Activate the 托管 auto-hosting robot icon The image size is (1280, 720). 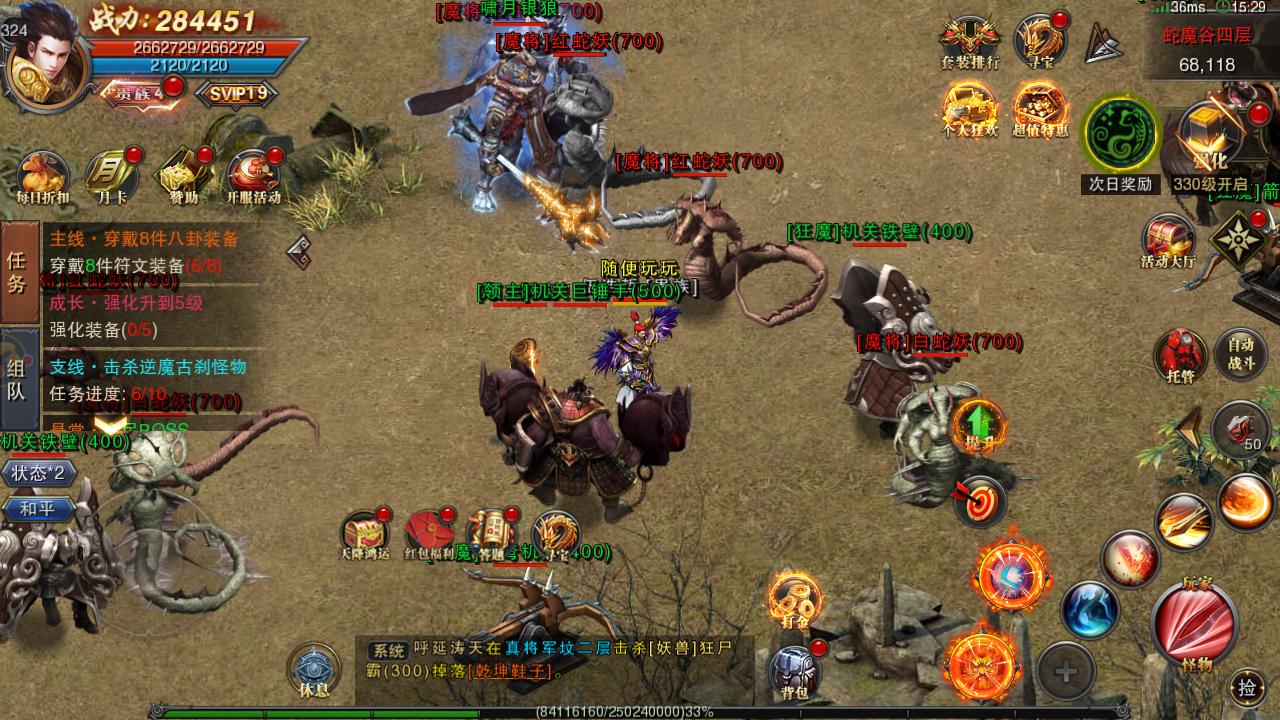1180,354
